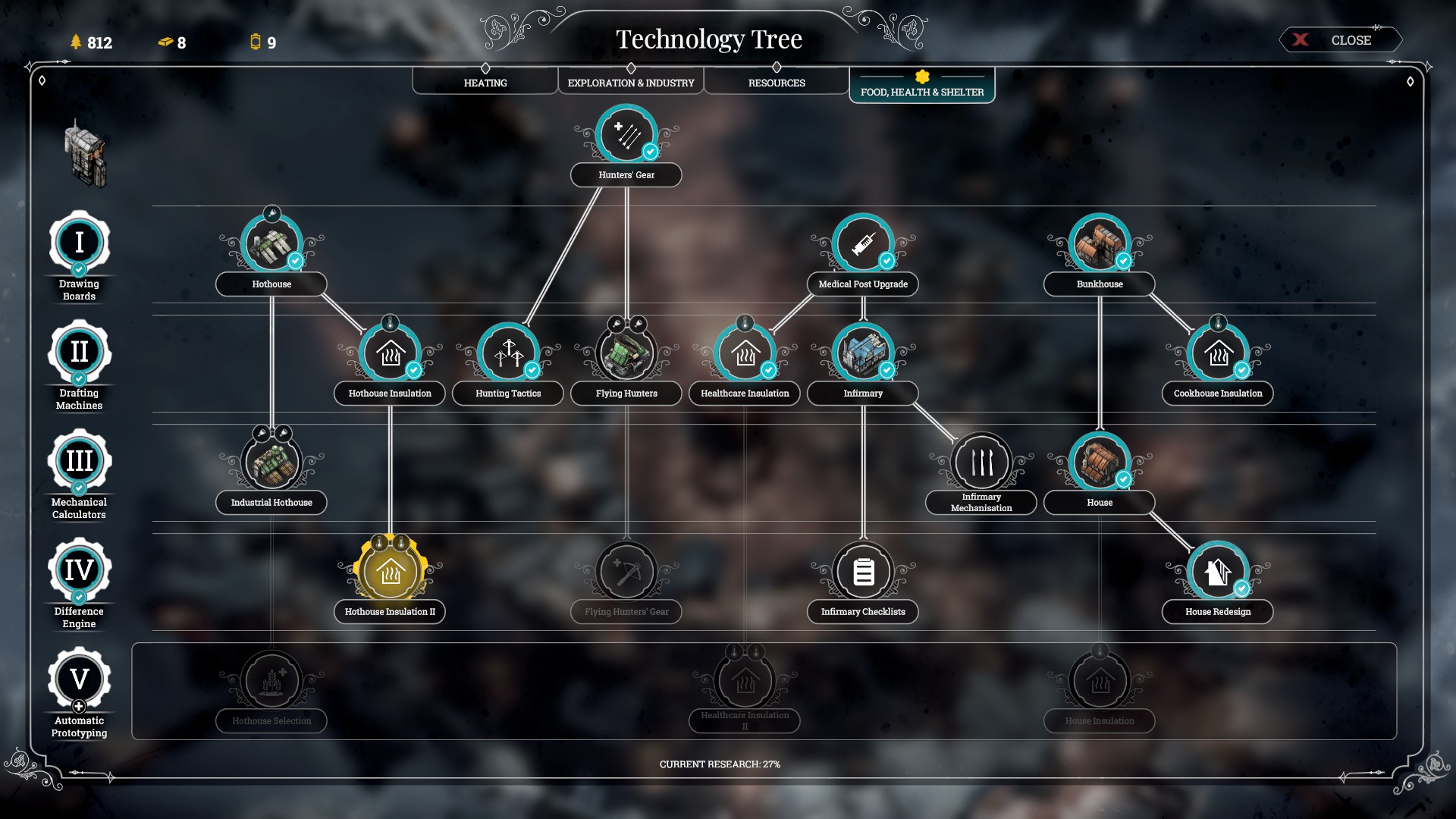Viewport: 1456px width, 819px height.
Task: Switch to the Heating tab
Action: click(485, 82)
